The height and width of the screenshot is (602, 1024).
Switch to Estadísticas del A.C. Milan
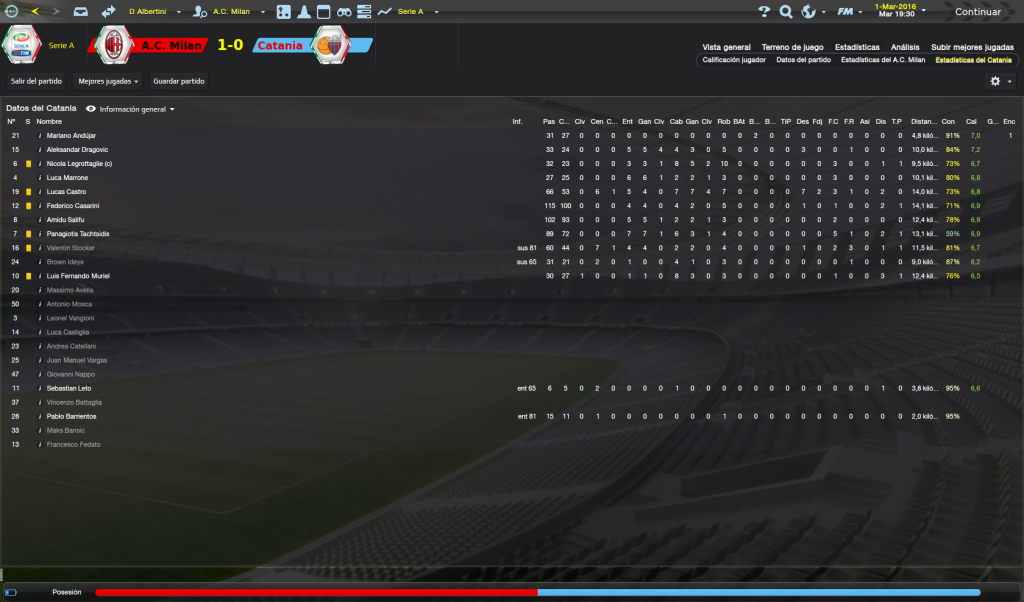pos(883,60)
